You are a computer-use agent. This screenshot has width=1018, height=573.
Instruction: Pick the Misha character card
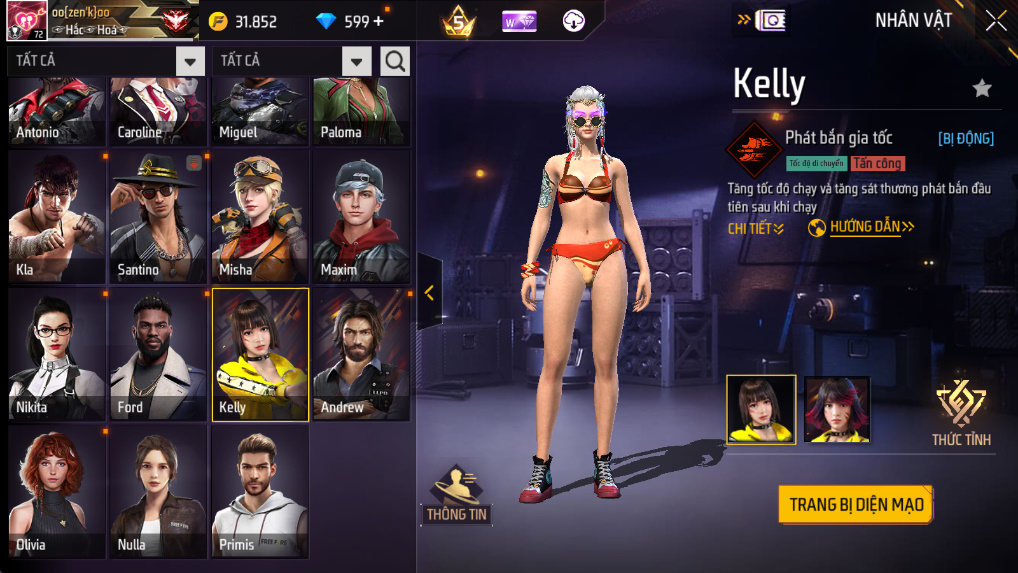tap(260, 217)
